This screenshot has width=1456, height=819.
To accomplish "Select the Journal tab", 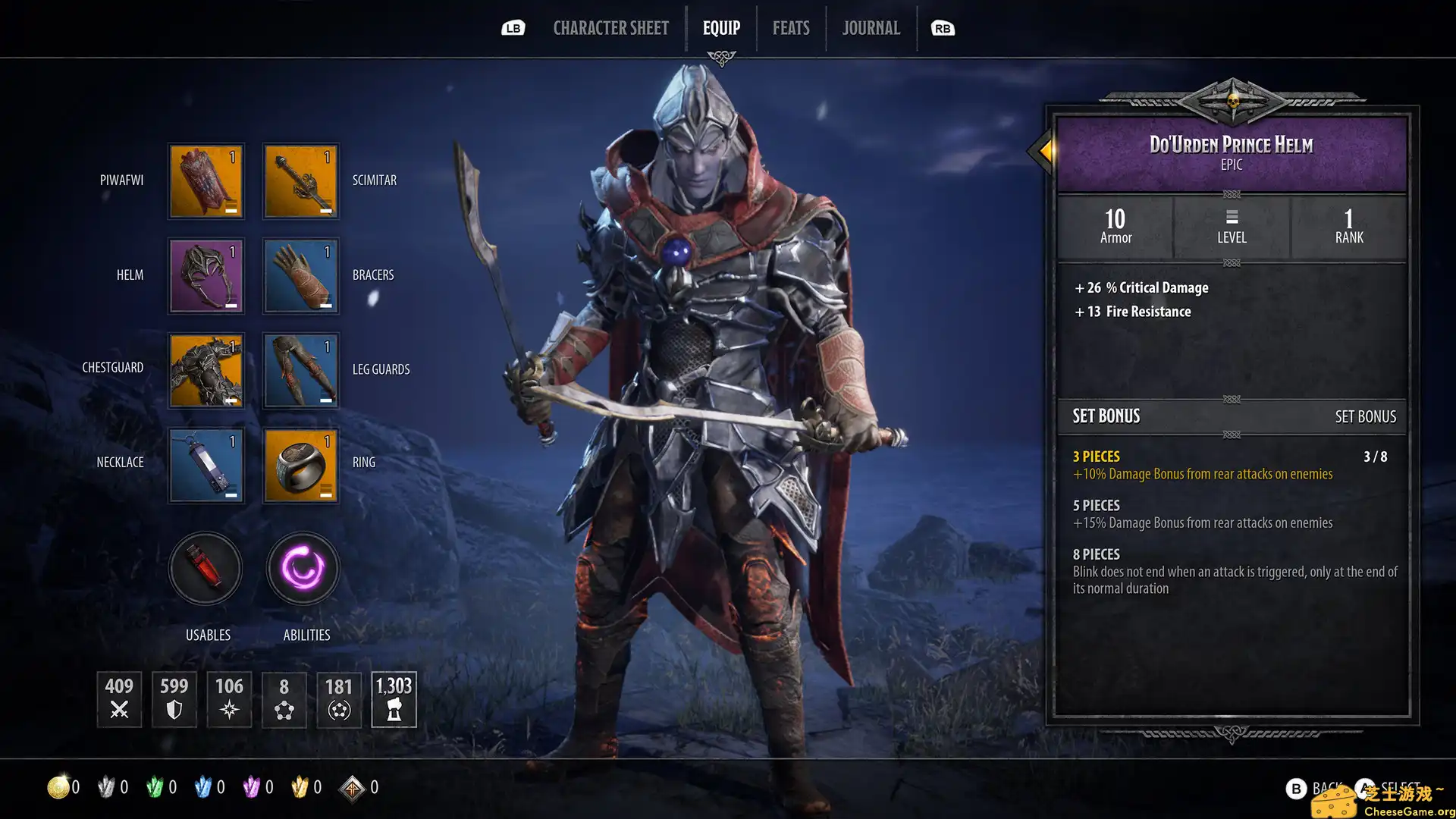I will tap(871, 28).
